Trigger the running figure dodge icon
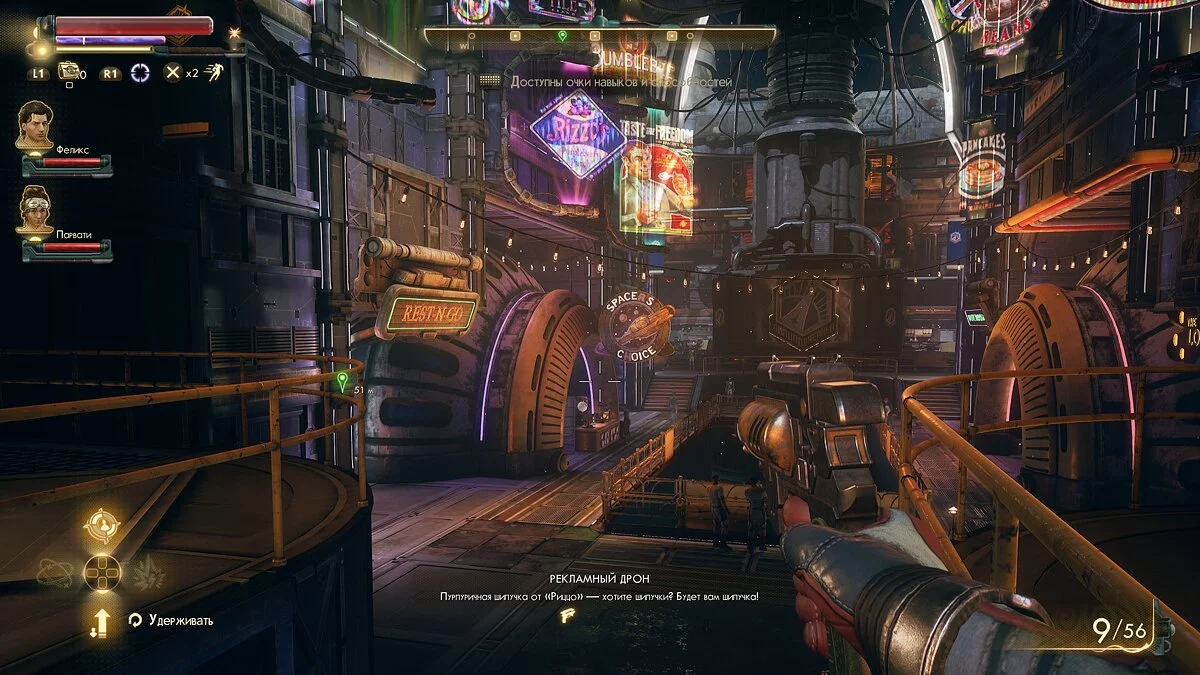 [x=213, y=72]
